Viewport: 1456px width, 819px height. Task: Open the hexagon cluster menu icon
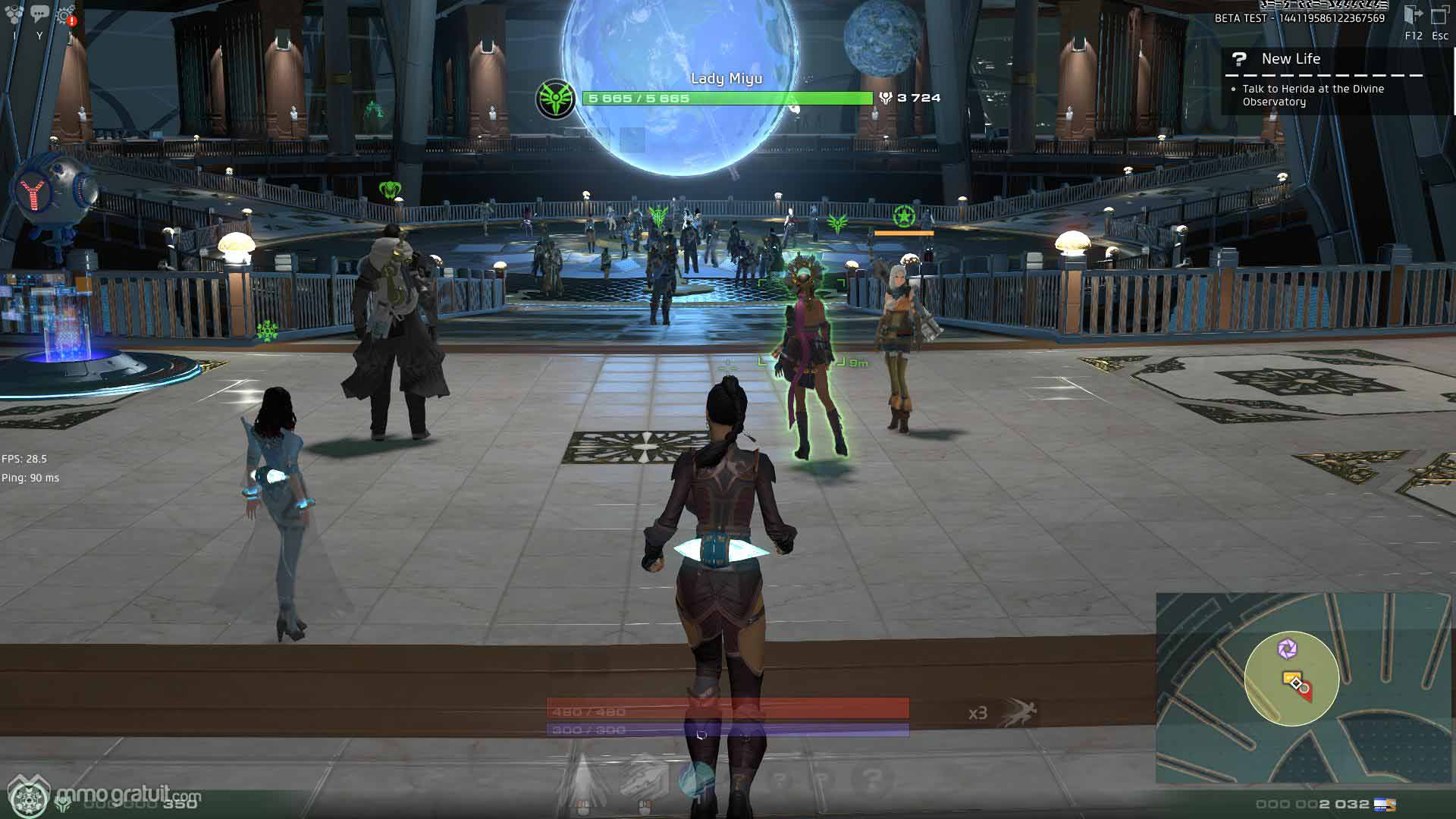(14, 14)
